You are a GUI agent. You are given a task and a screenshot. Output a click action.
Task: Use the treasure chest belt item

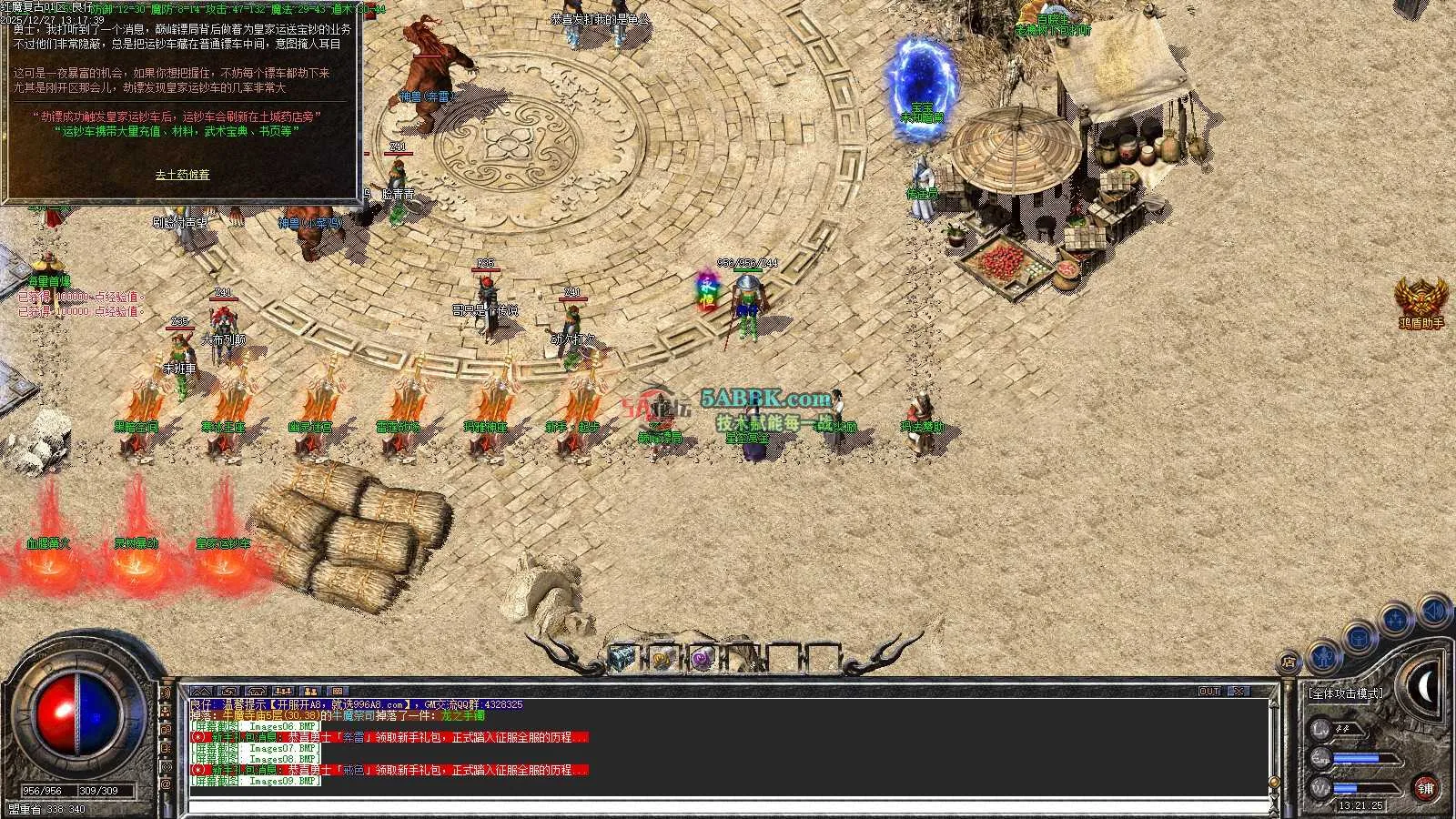(622, 659)
